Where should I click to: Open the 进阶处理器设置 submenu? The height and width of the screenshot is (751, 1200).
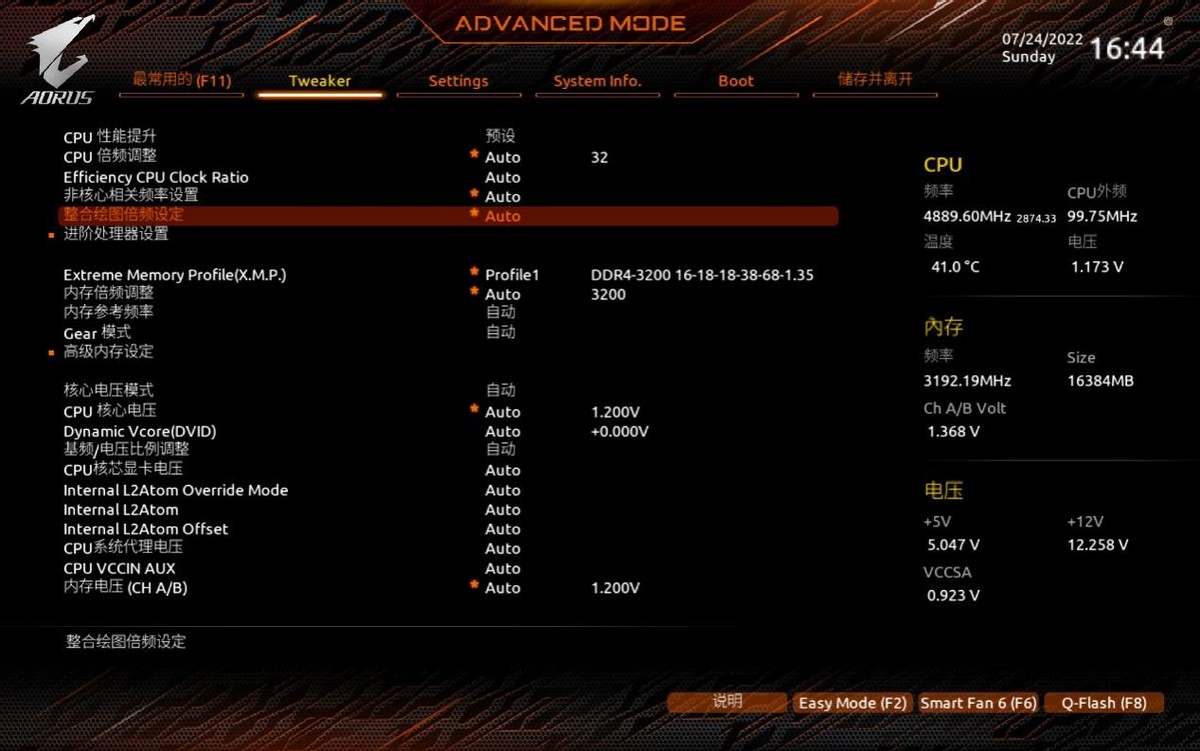[x=116, y=234]
